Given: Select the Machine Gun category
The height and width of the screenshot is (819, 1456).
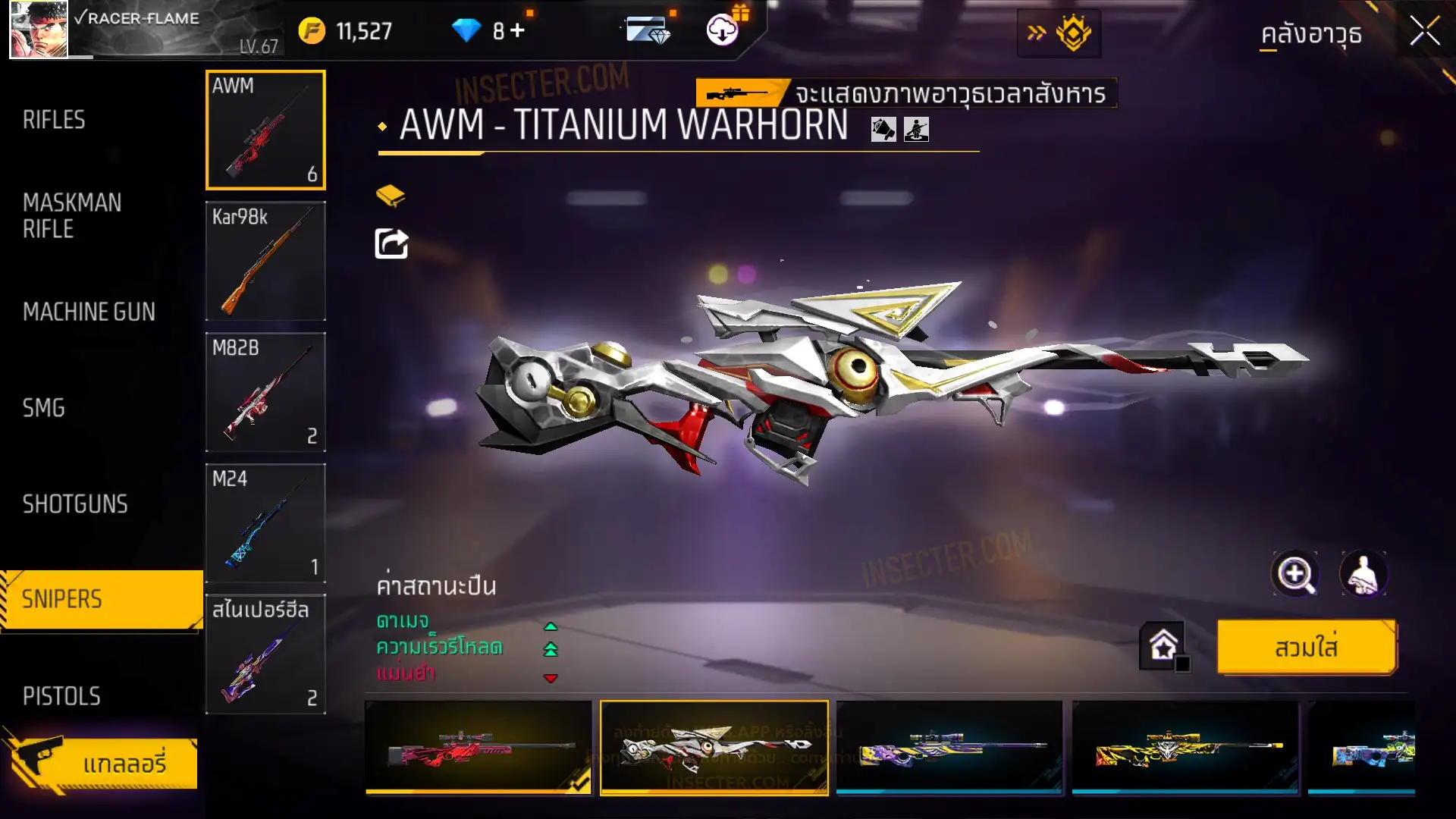Looking at the screenshot, I should point(89,312).
